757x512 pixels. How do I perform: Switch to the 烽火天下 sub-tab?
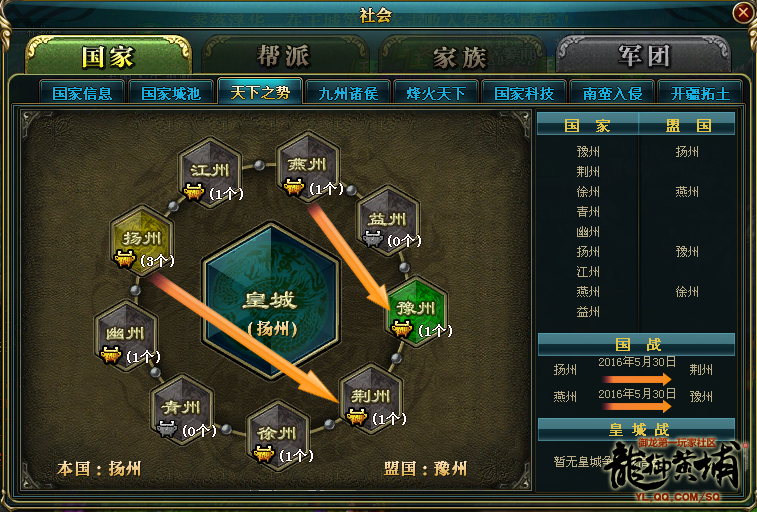point(435,93)
